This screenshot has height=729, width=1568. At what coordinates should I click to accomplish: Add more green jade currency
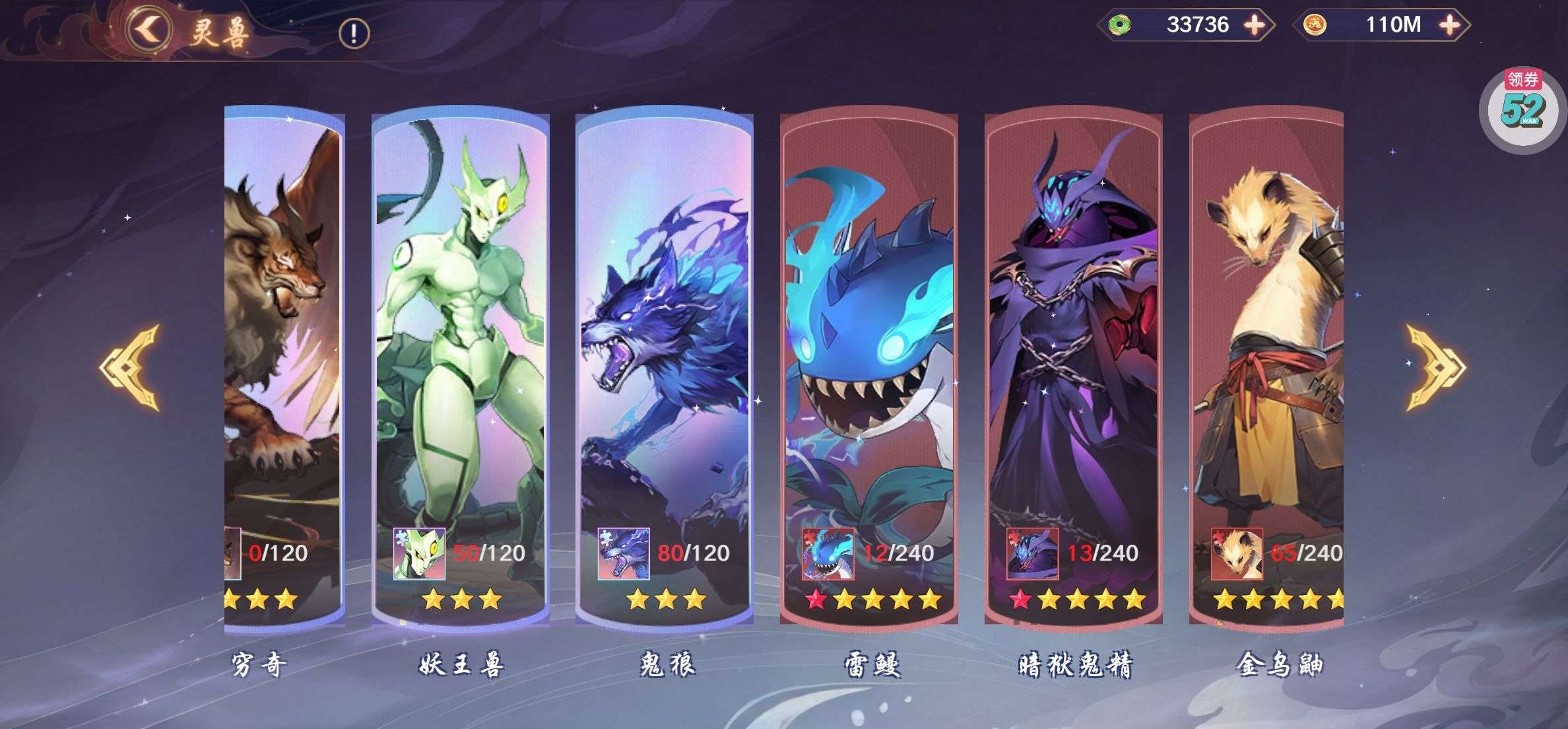(1254, 25)
